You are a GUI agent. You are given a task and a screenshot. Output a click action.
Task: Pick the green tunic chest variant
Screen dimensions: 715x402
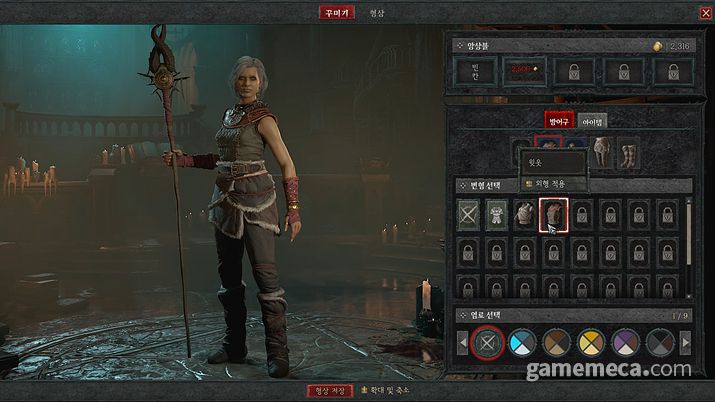498,213
